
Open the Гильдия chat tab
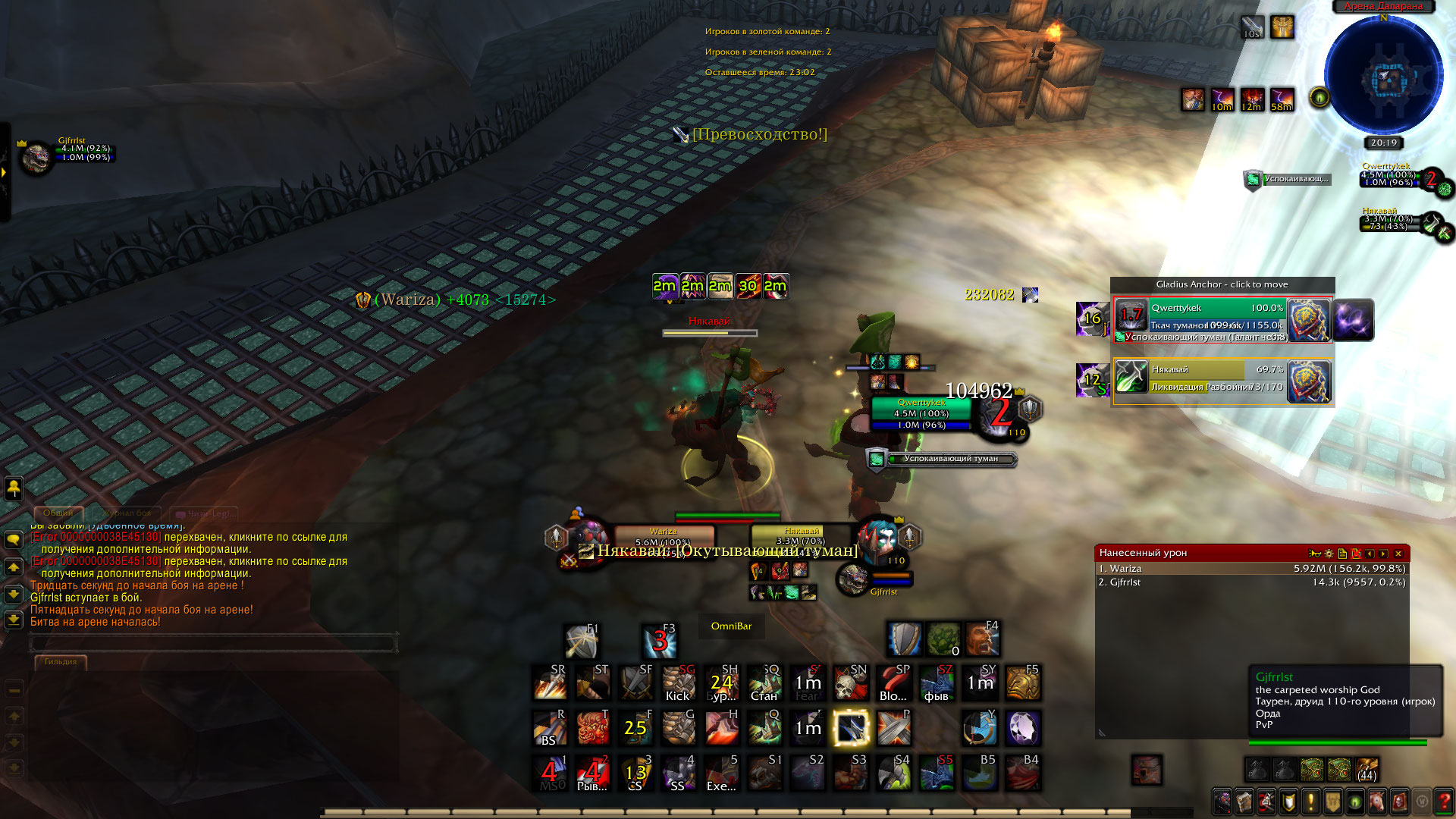(61, 662)
